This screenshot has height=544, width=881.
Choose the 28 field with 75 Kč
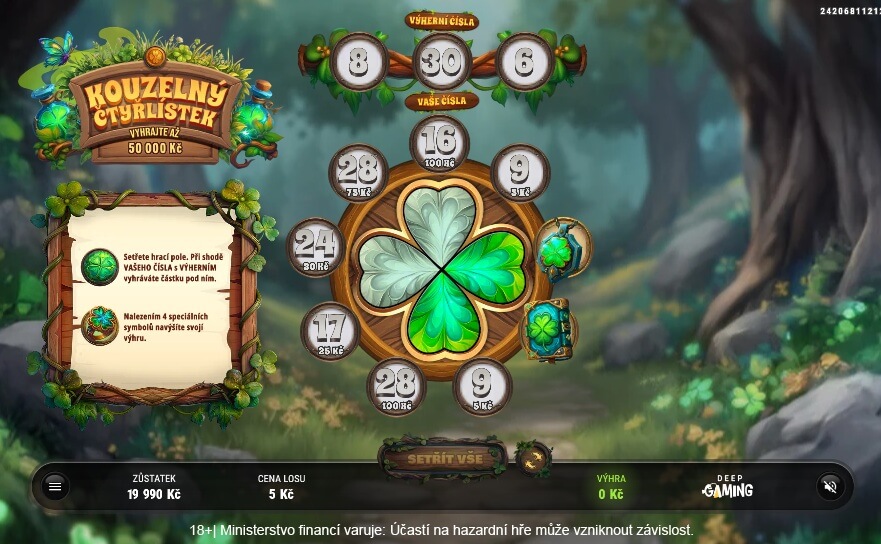[x=358, y=172]
